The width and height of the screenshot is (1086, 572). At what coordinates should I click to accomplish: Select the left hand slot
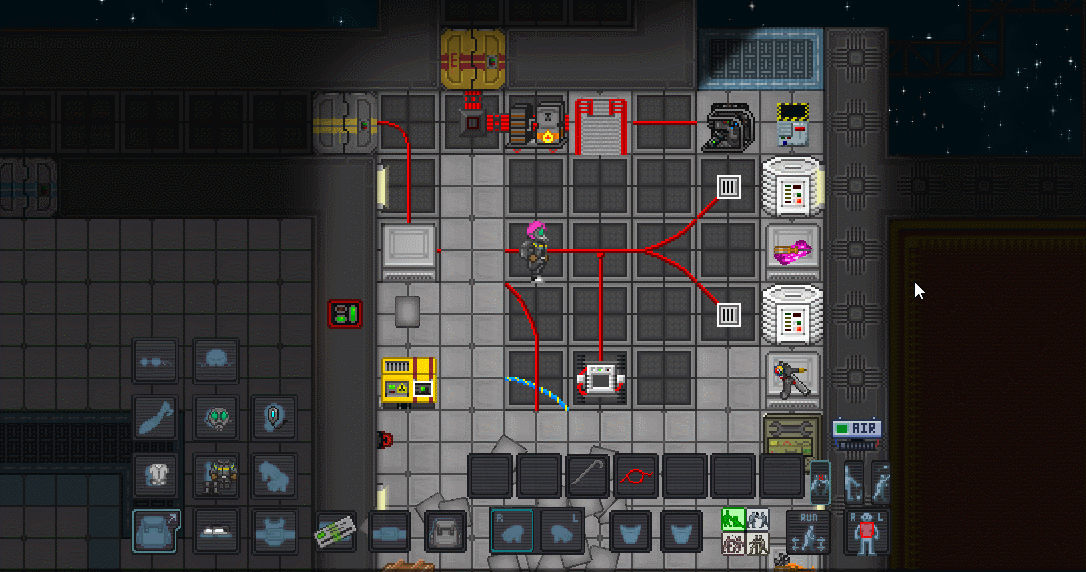click(562, 530)
